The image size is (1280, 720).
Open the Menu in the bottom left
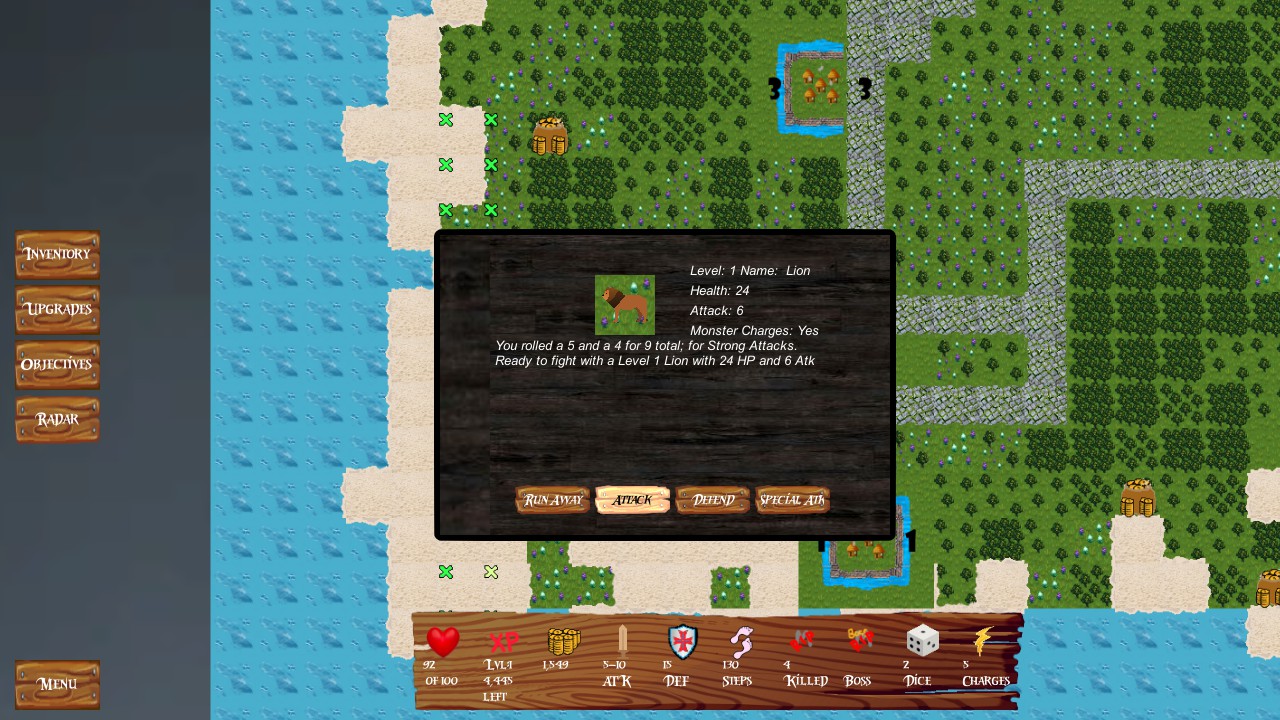point(57,684)
